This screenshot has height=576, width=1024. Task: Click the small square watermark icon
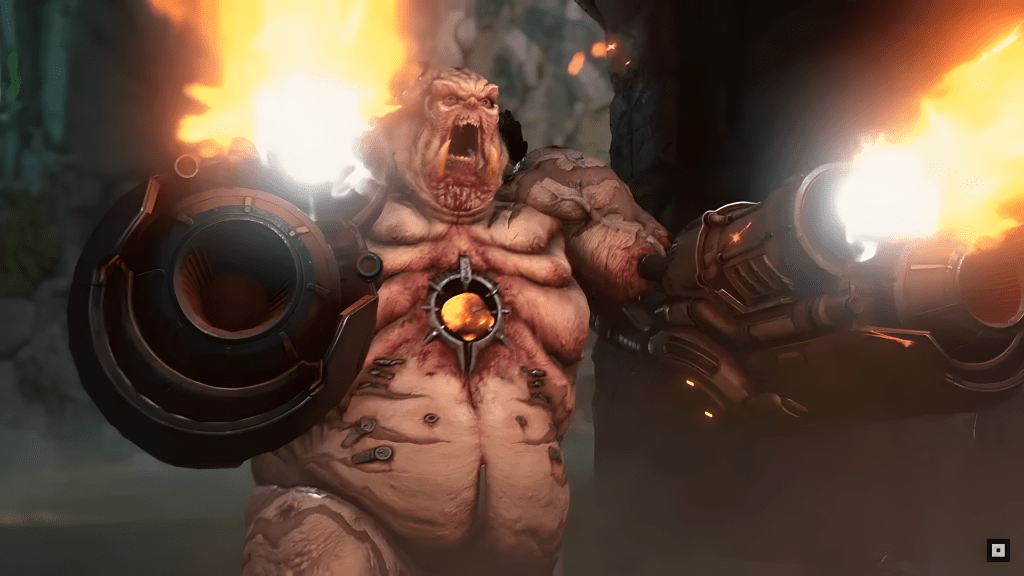coord(996,549)
